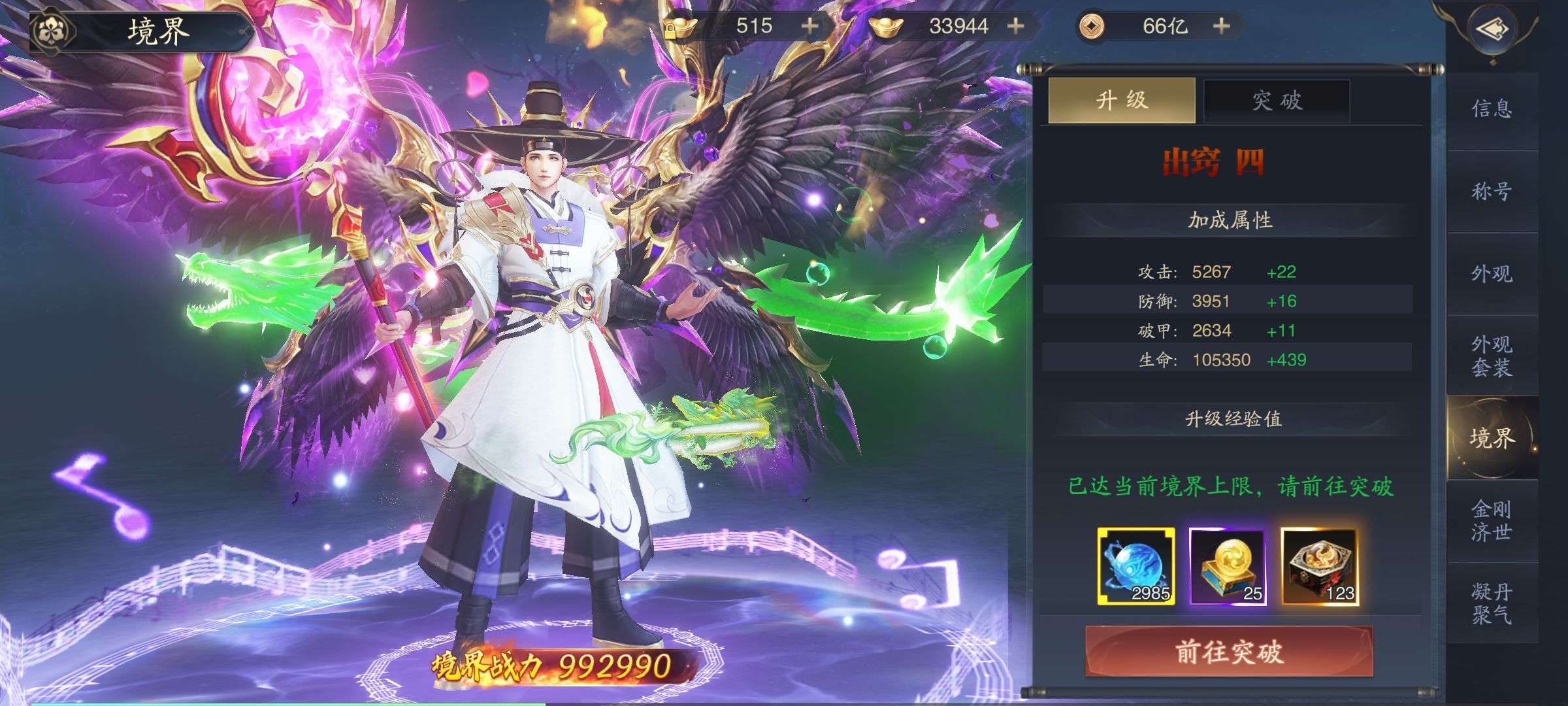Select the 升级 tab

point(1121,101)
